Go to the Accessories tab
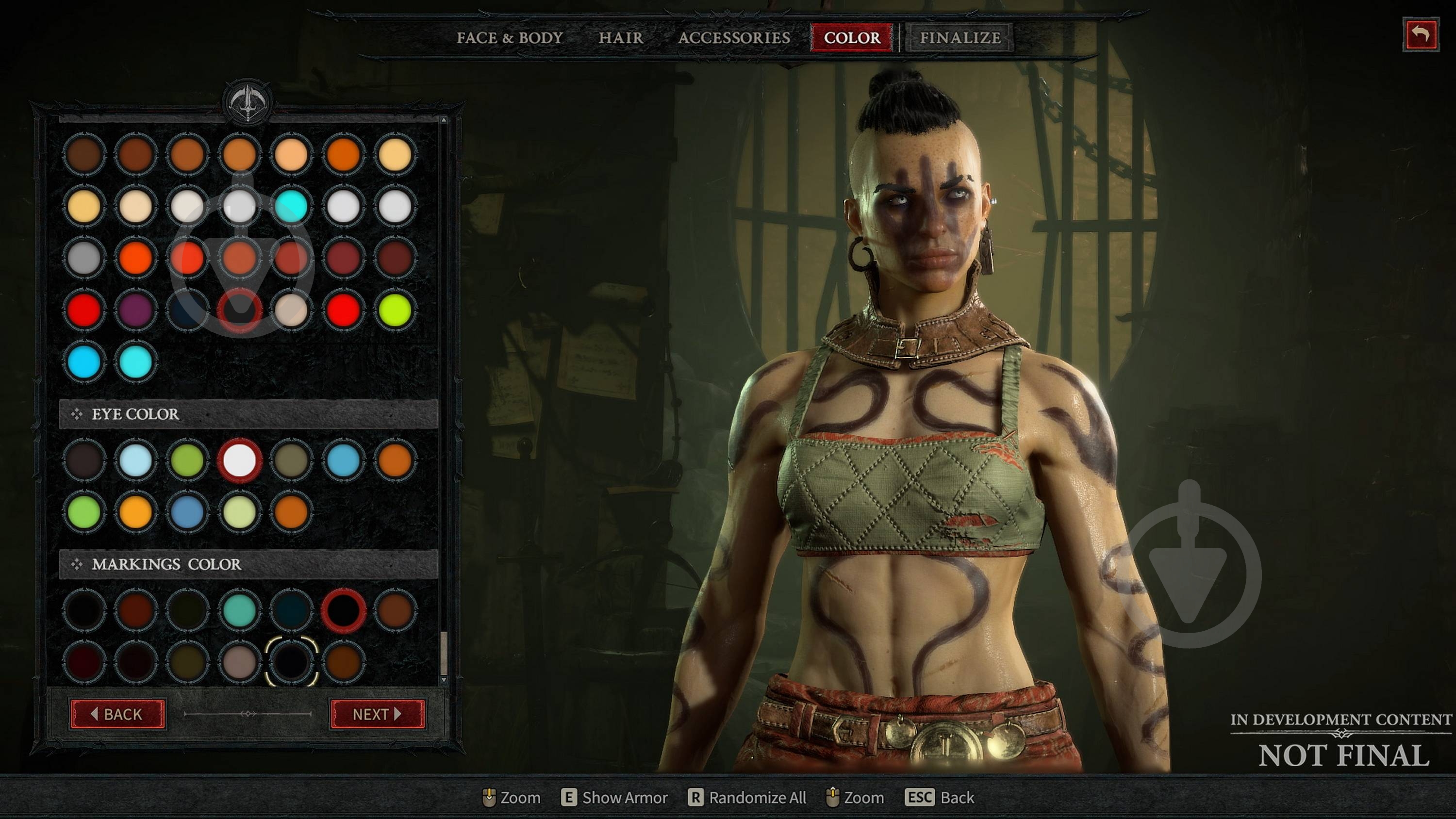Image resolution: width=1456 pixels, height=819 pixels. tap(735, 38)
